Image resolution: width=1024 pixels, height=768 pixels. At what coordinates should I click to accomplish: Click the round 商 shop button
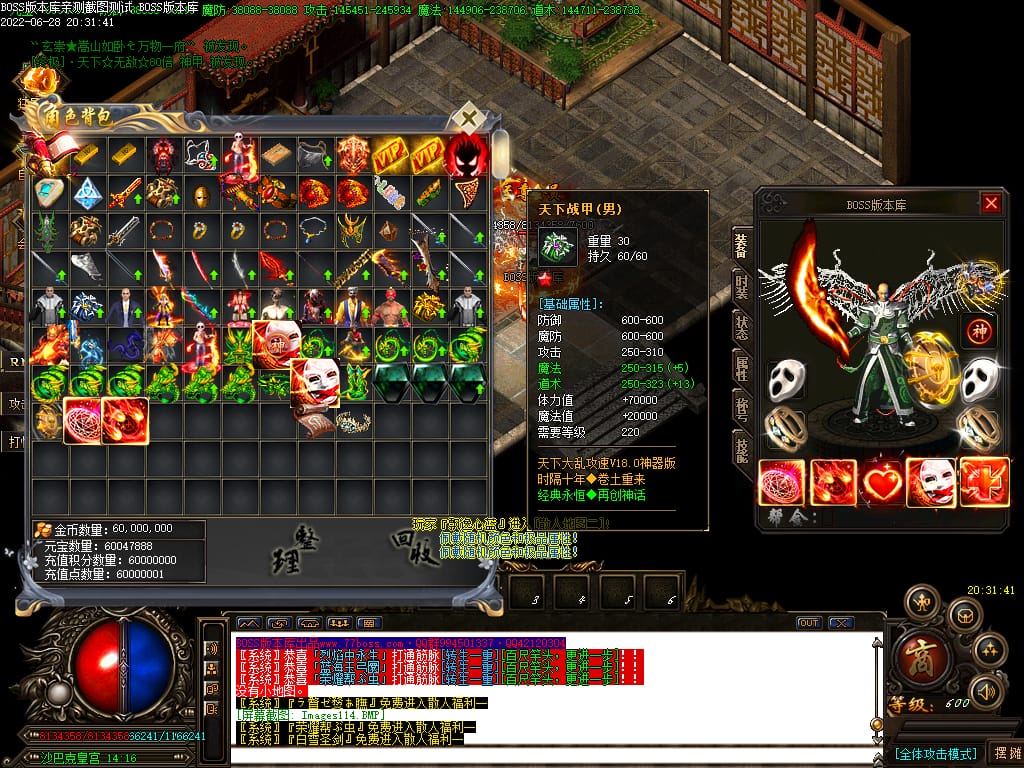[x=915, y=655]
